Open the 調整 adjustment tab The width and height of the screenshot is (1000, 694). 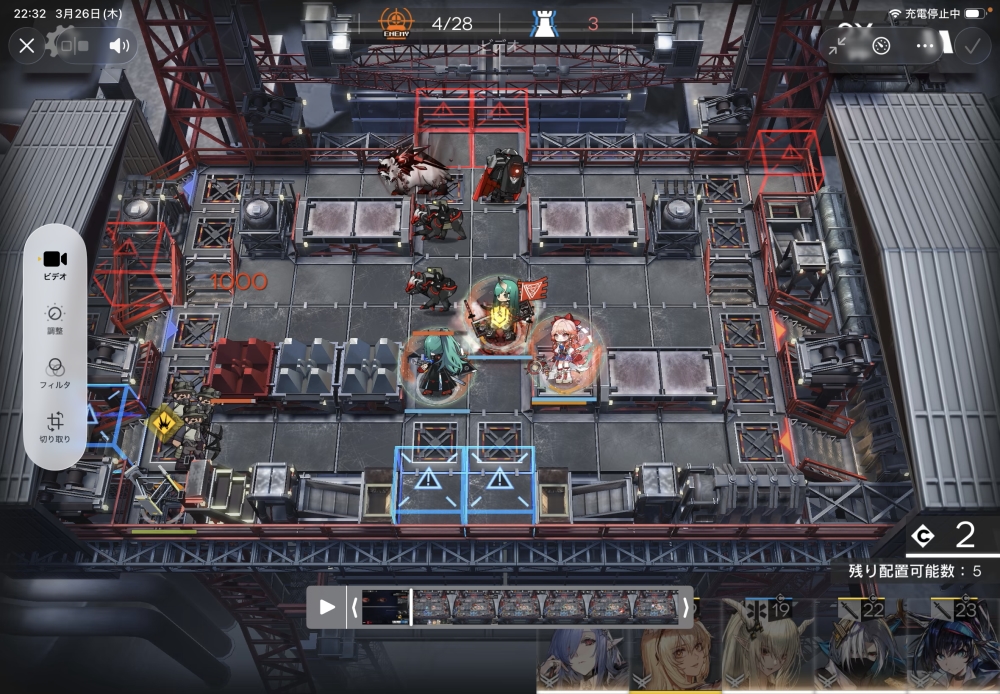pyautogui.click(x=55, y=320)
